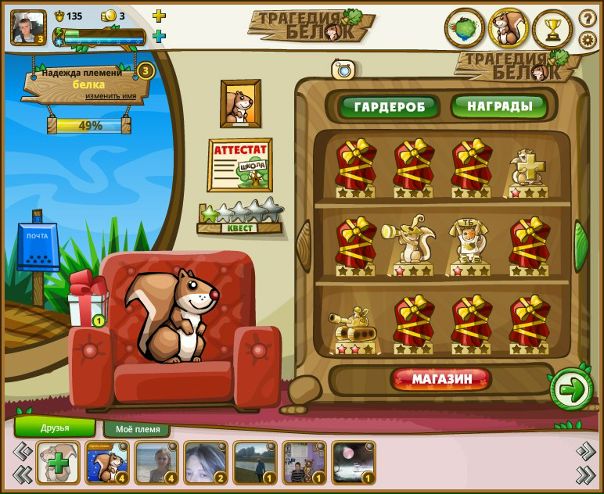This screenshot has height=494, width=604.
Task: Switch to the Награды awards tab
Action: (497, 107)
